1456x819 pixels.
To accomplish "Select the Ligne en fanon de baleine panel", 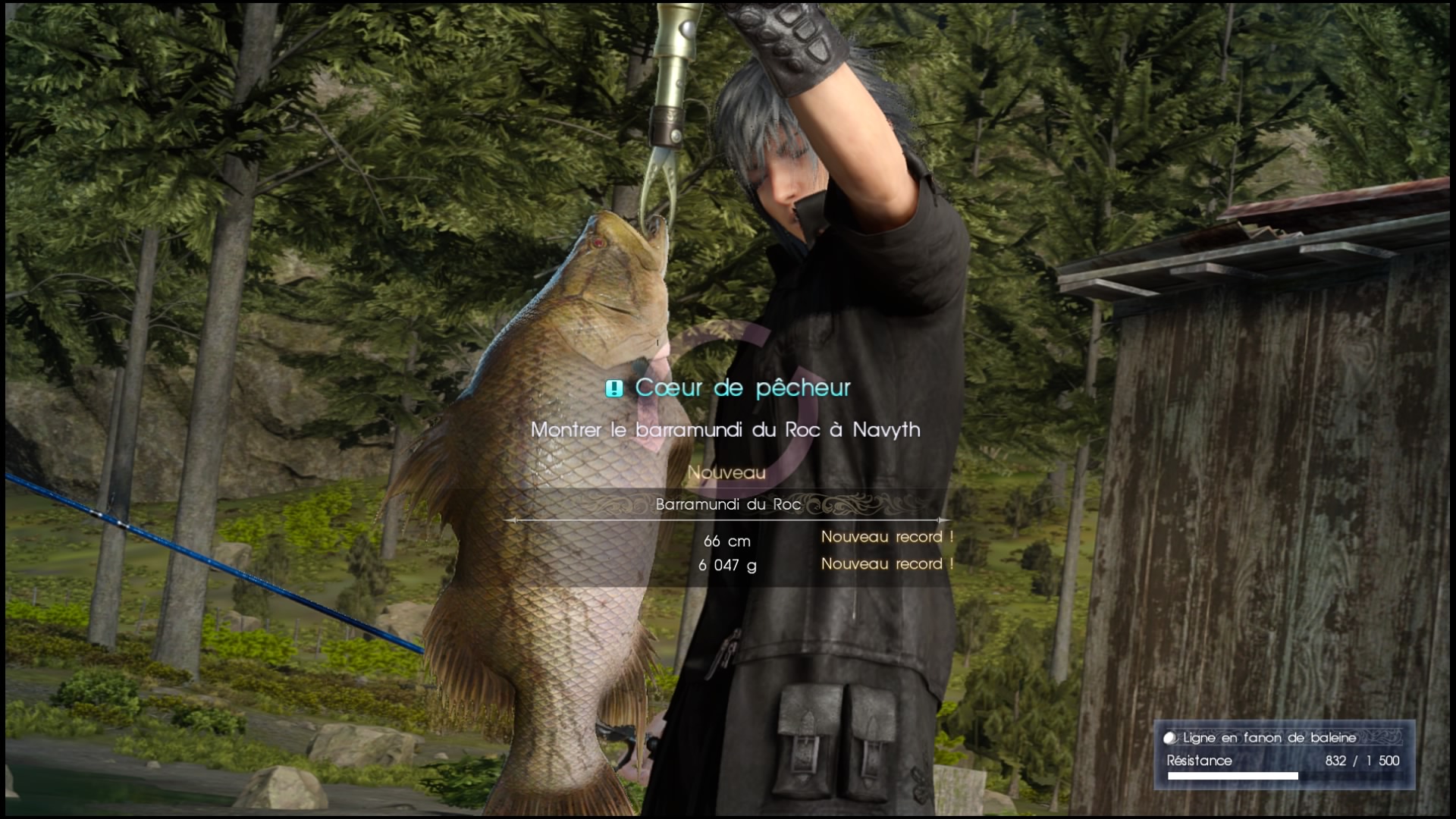I will click(x=1283, y=755).
